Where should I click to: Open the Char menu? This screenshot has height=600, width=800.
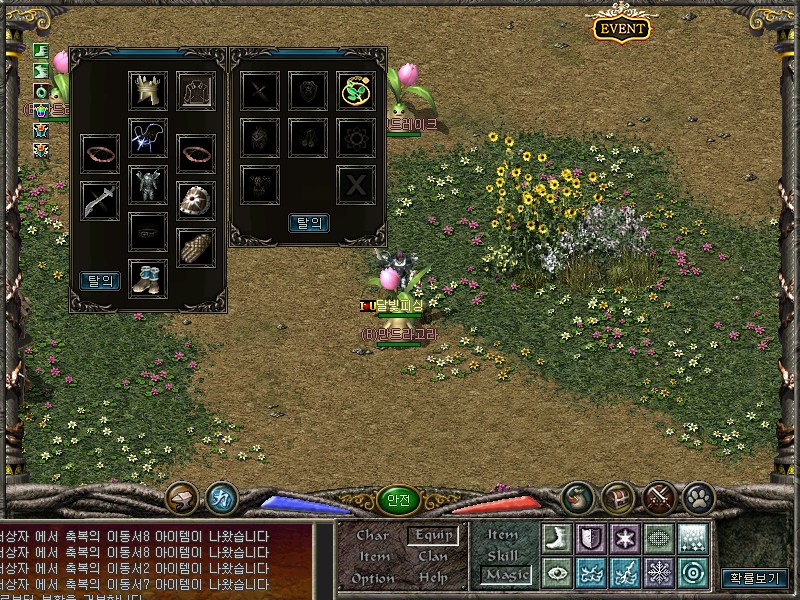pyautogui.click(x=372, y=535)
